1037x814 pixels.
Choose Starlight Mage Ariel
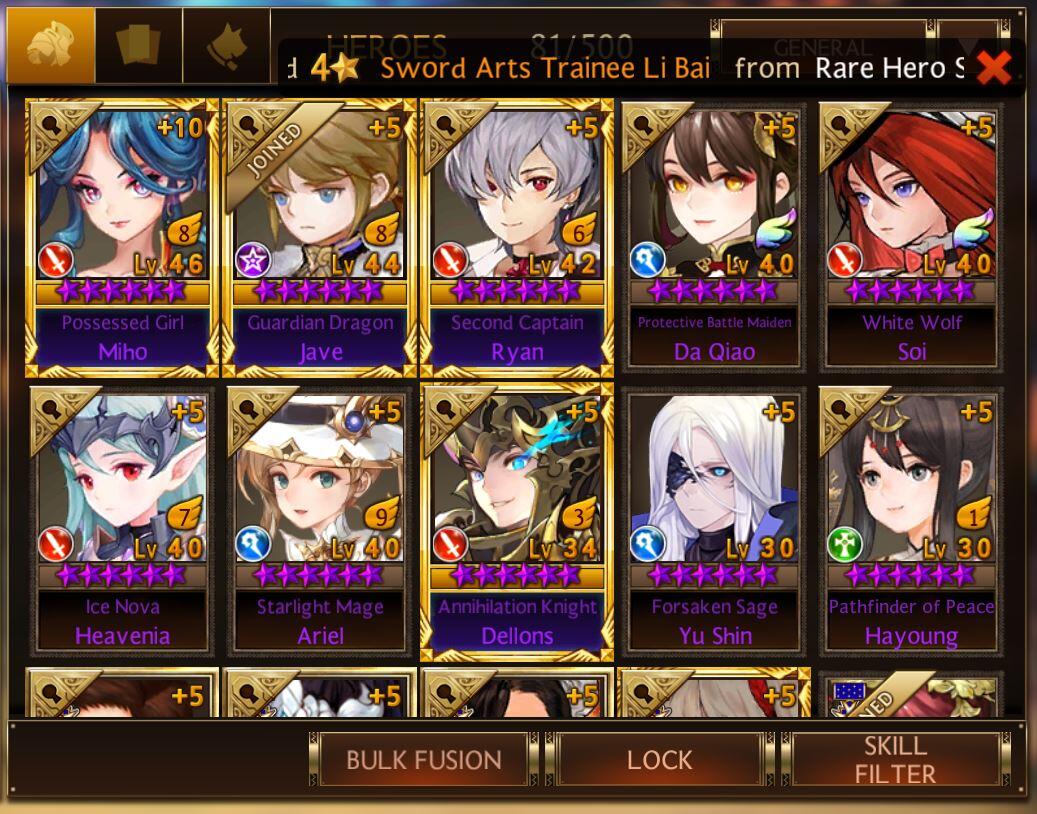(320, 521)
